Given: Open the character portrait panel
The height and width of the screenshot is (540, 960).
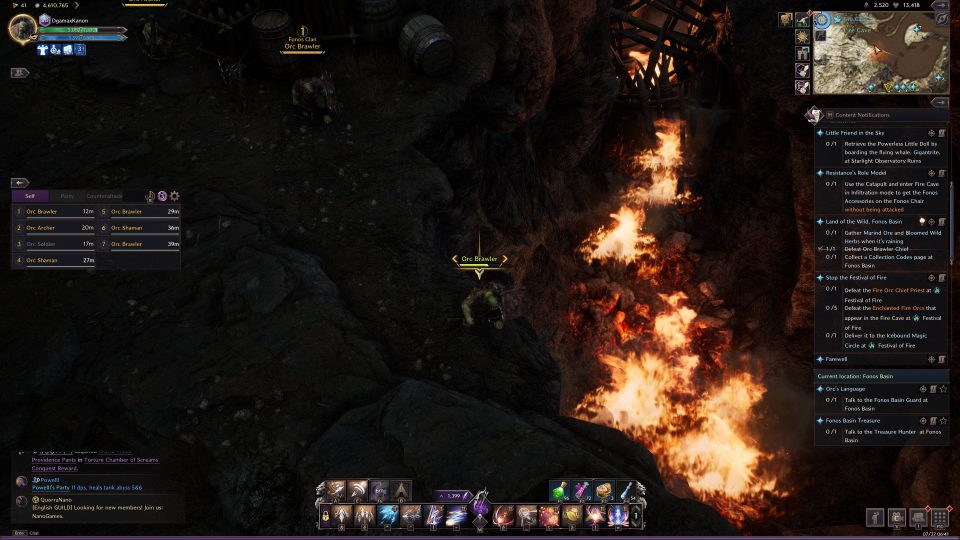Looking at the screenshot, I should [x=22, y=29].
